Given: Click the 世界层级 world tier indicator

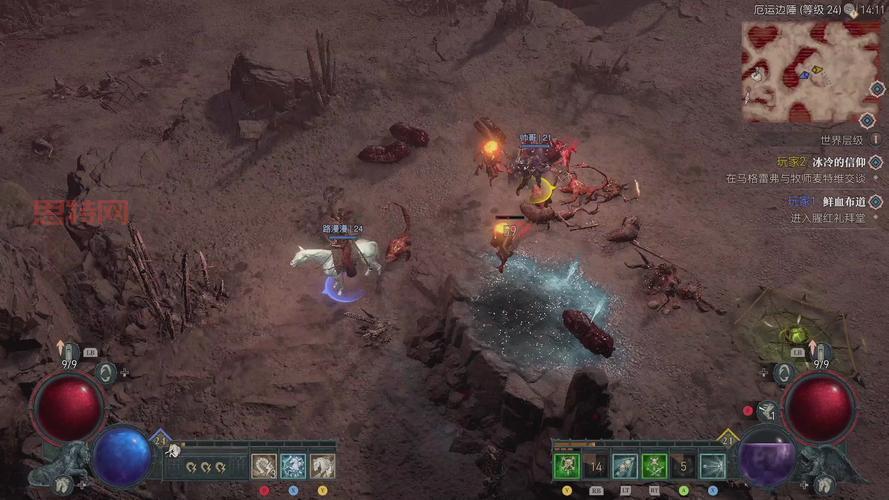Looking at the screenshot, I should pos(841,141).
